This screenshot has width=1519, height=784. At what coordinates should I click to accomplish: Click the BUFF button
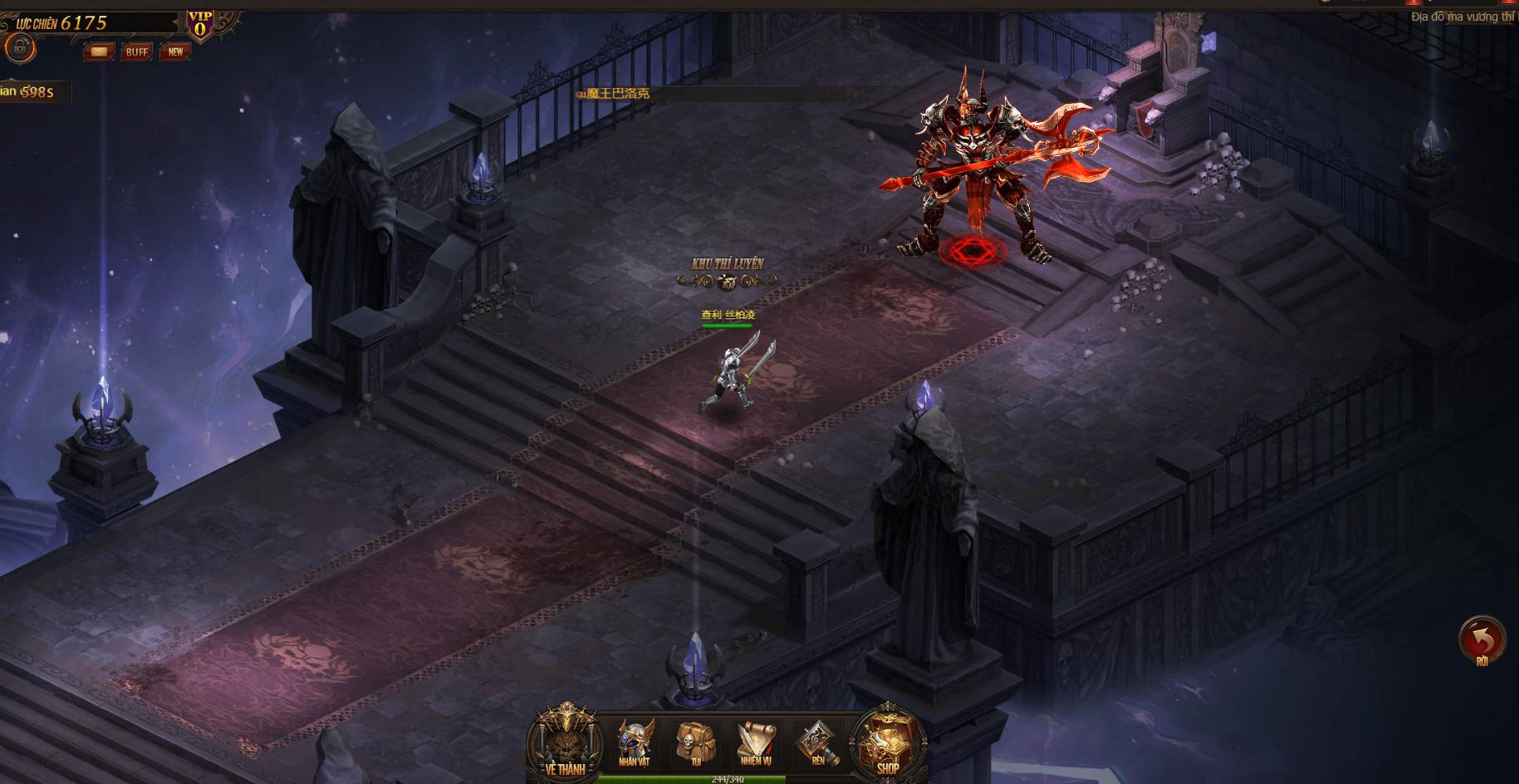coord(137,51)
